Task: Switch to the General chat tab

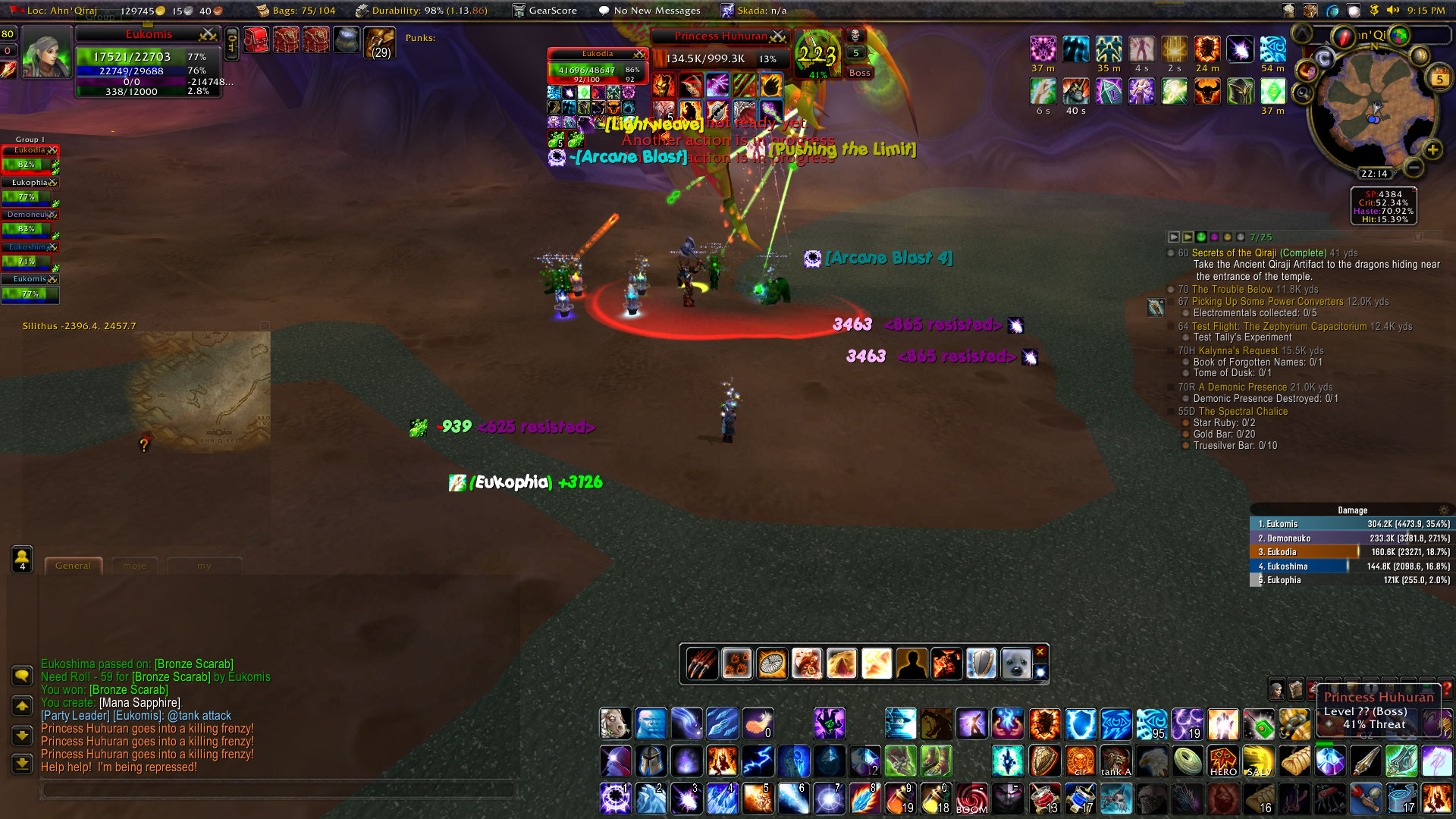Action: pos(73,566)
